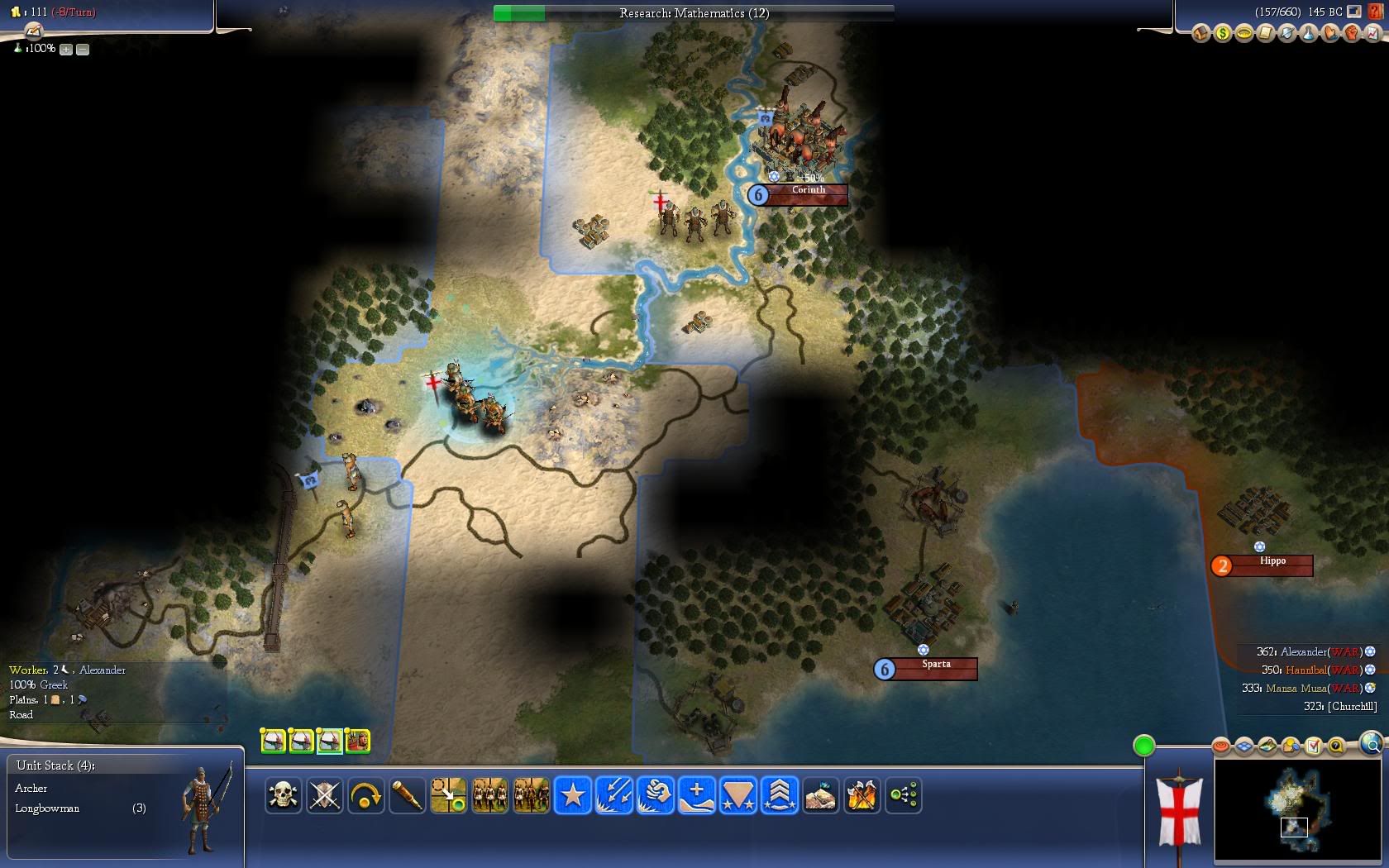Open Mathematics research progress bar
Screen dimensions: 1389x868
pos(693,13)
